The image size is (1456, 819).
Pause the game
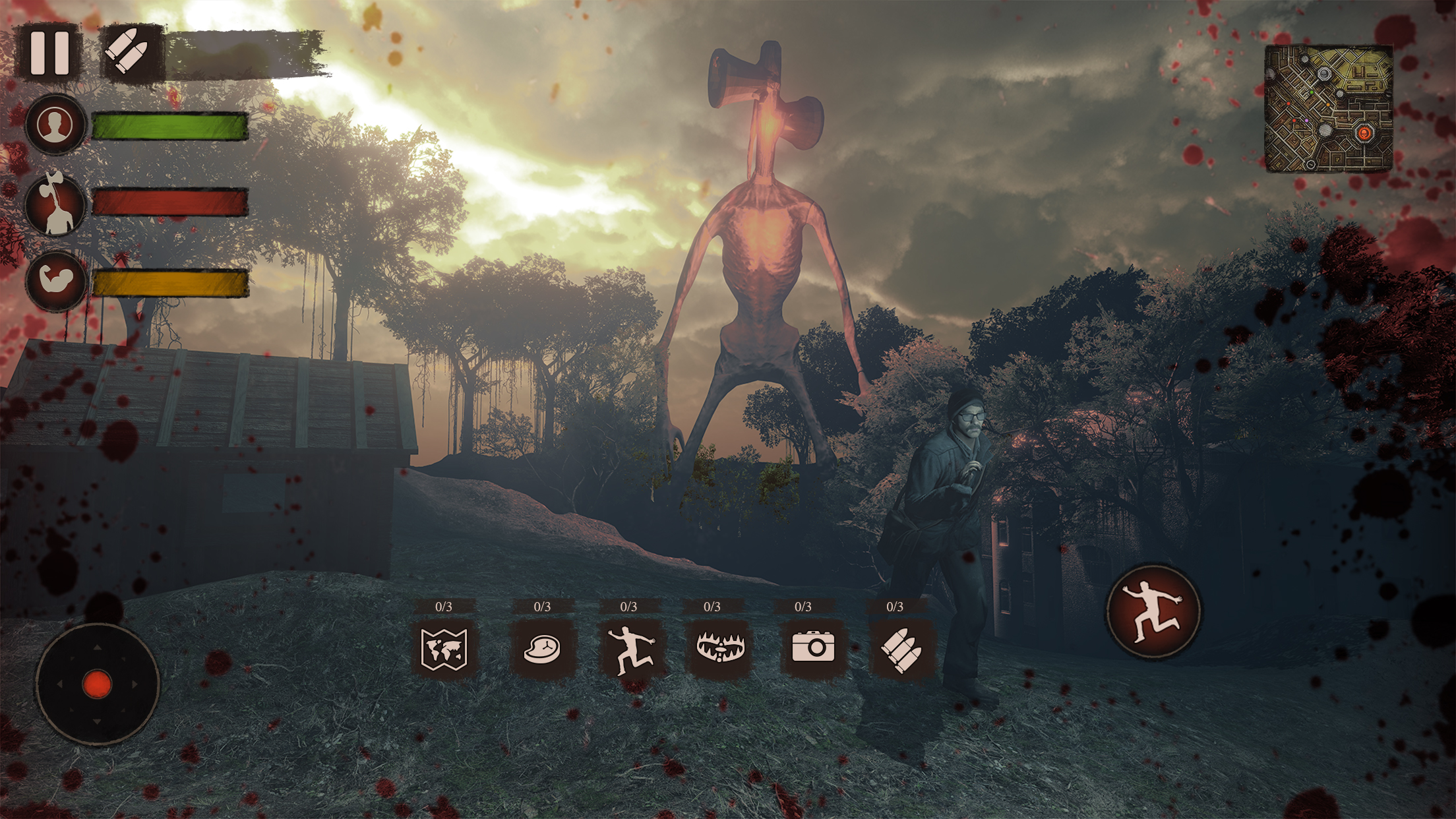pyautogui.click(x=49, y=53)
